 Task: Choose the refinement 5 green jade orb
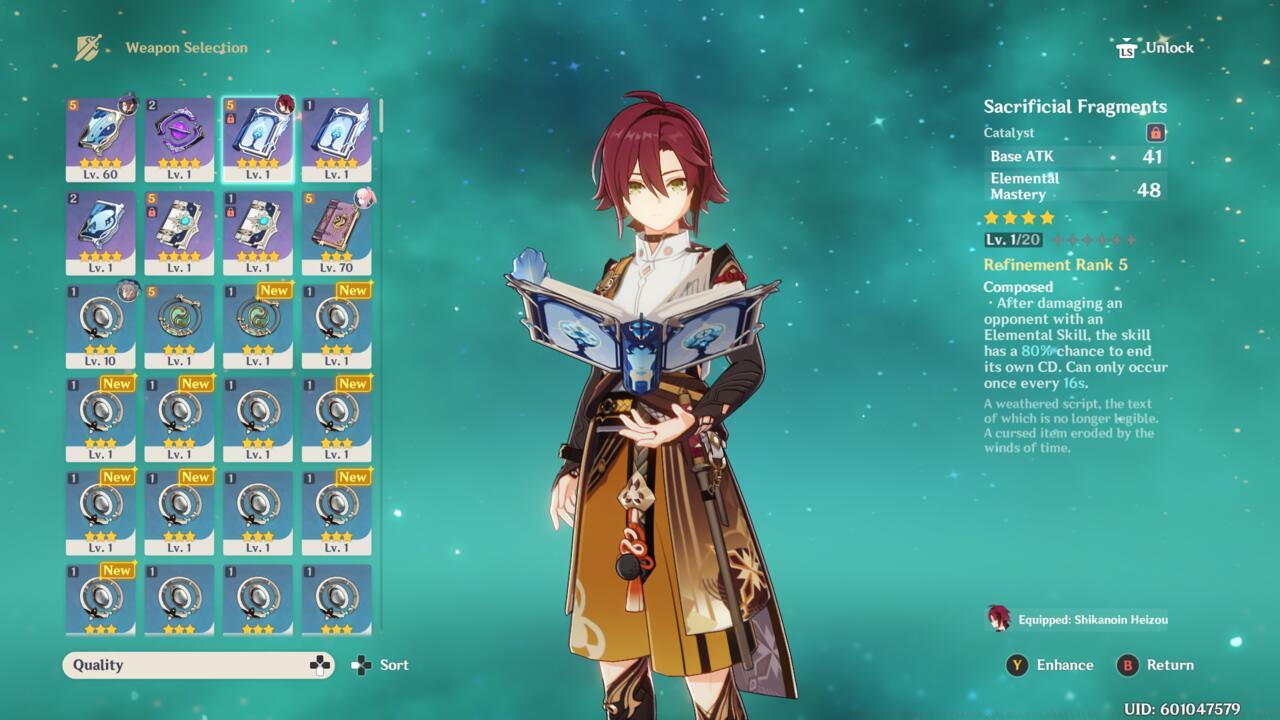(179, 325)
